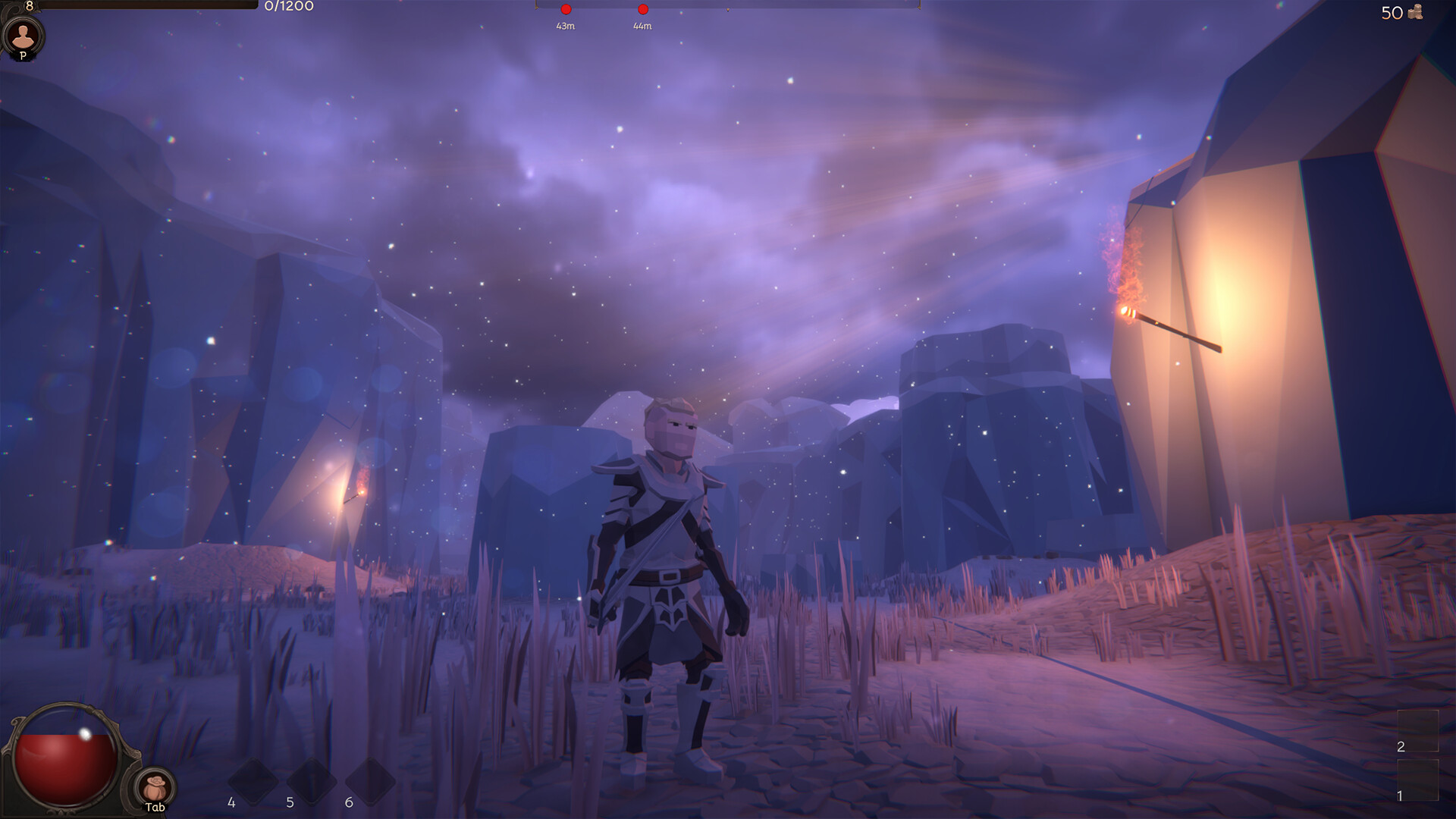
Task: Click the player portrait in top-left corner
Action: 24,35
